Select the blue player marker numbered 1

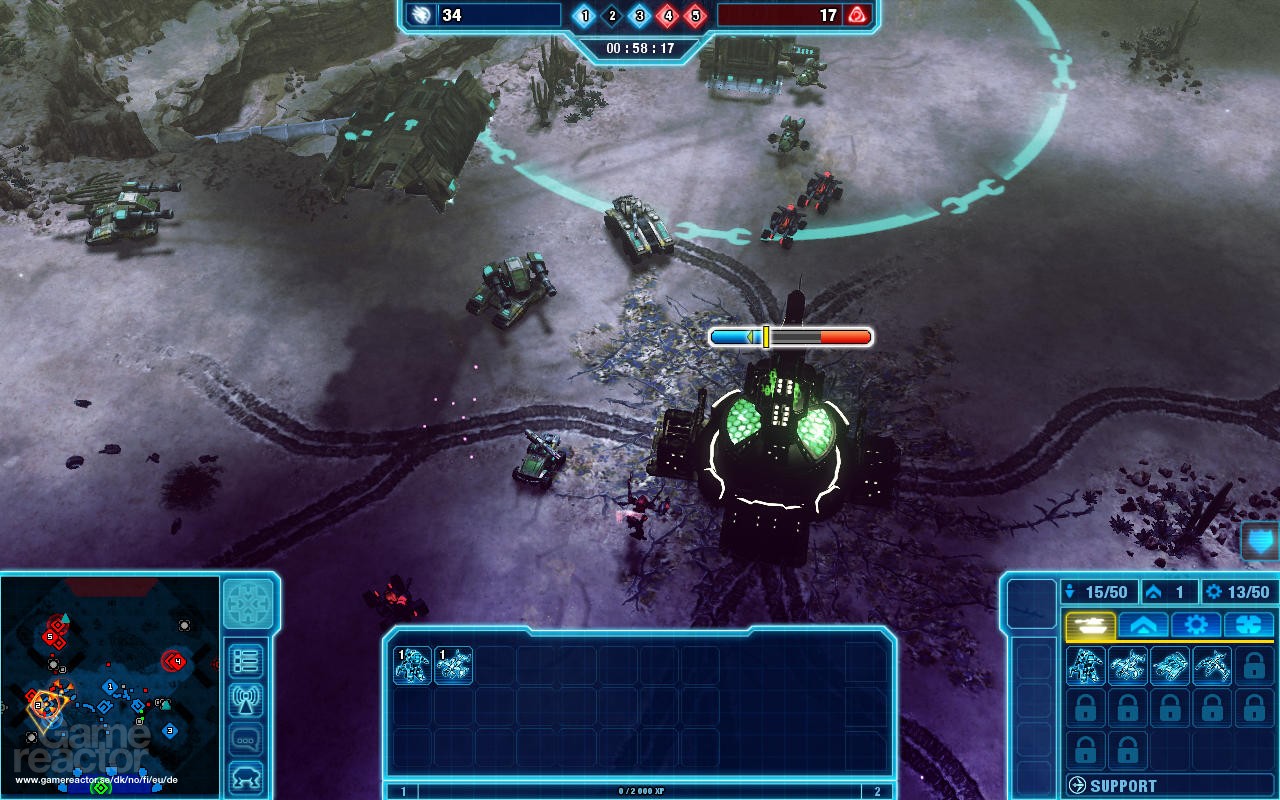point(110,686)
